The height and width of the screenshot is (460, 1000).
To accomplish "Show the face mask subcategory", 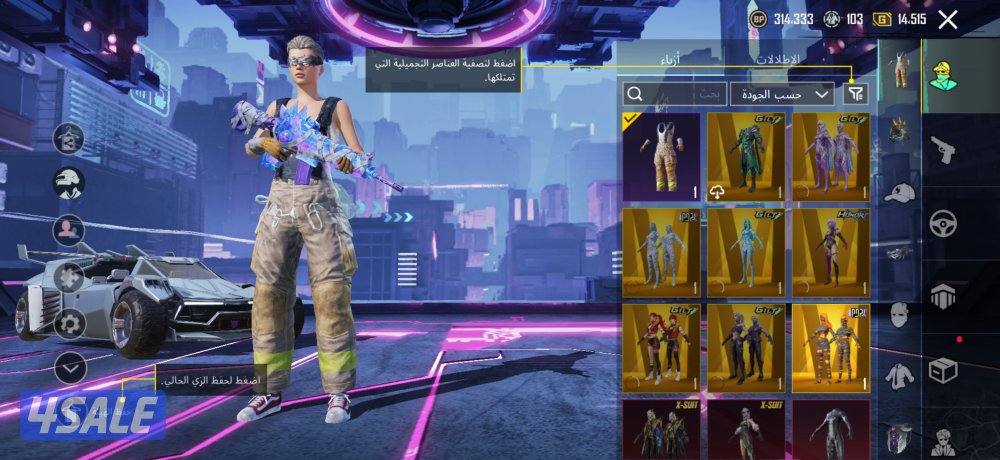I will point(899,314).
